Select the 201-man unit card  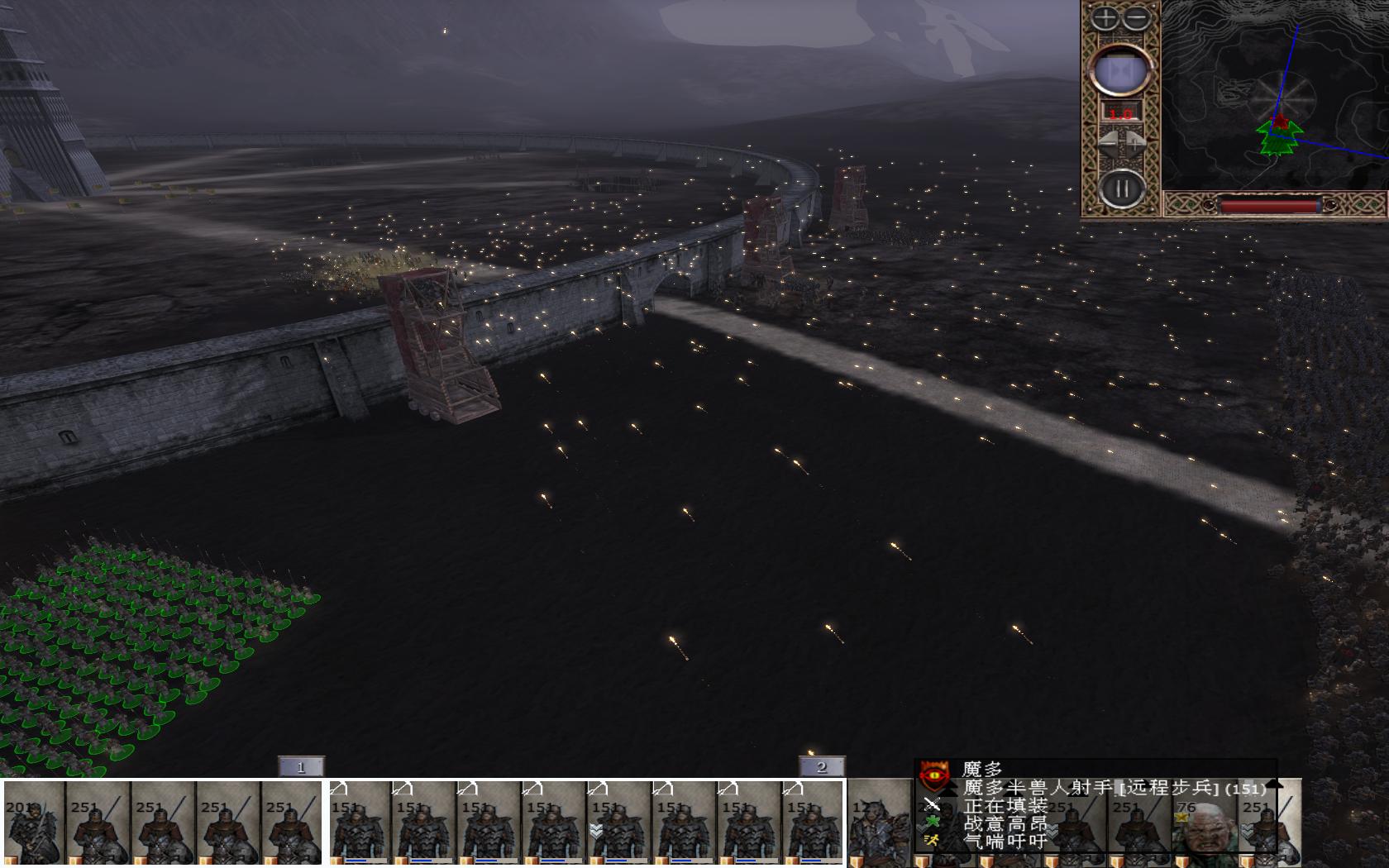pyautogui.click(x=34, y=823)
